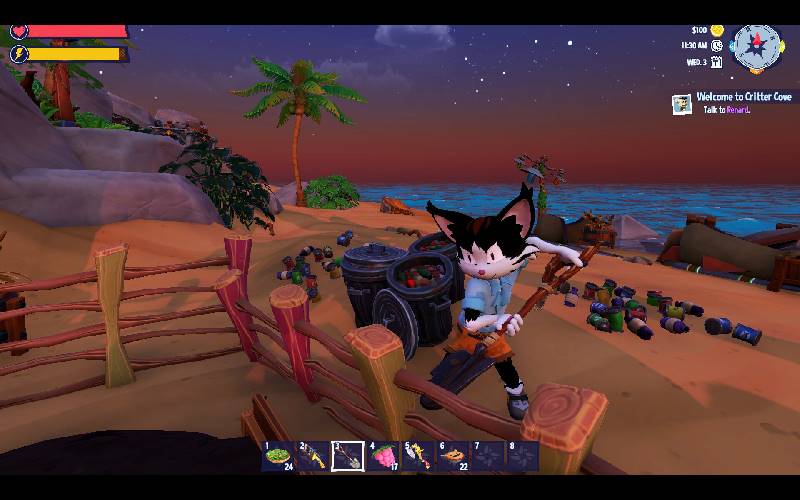Click the clock icon beside the time

pyautogui.click(x=717, y=45)
